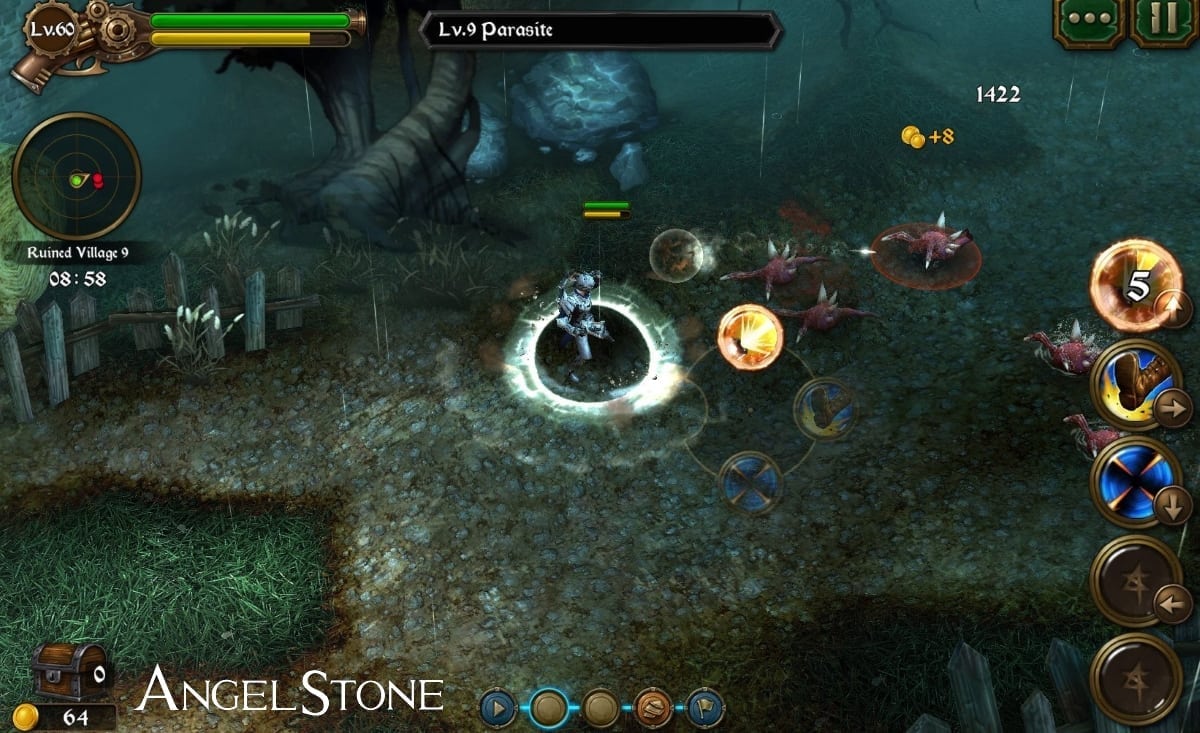Trigger the blue cross-slash skill
This screenshot has width=1200, height=733.
pos(1135,482)
